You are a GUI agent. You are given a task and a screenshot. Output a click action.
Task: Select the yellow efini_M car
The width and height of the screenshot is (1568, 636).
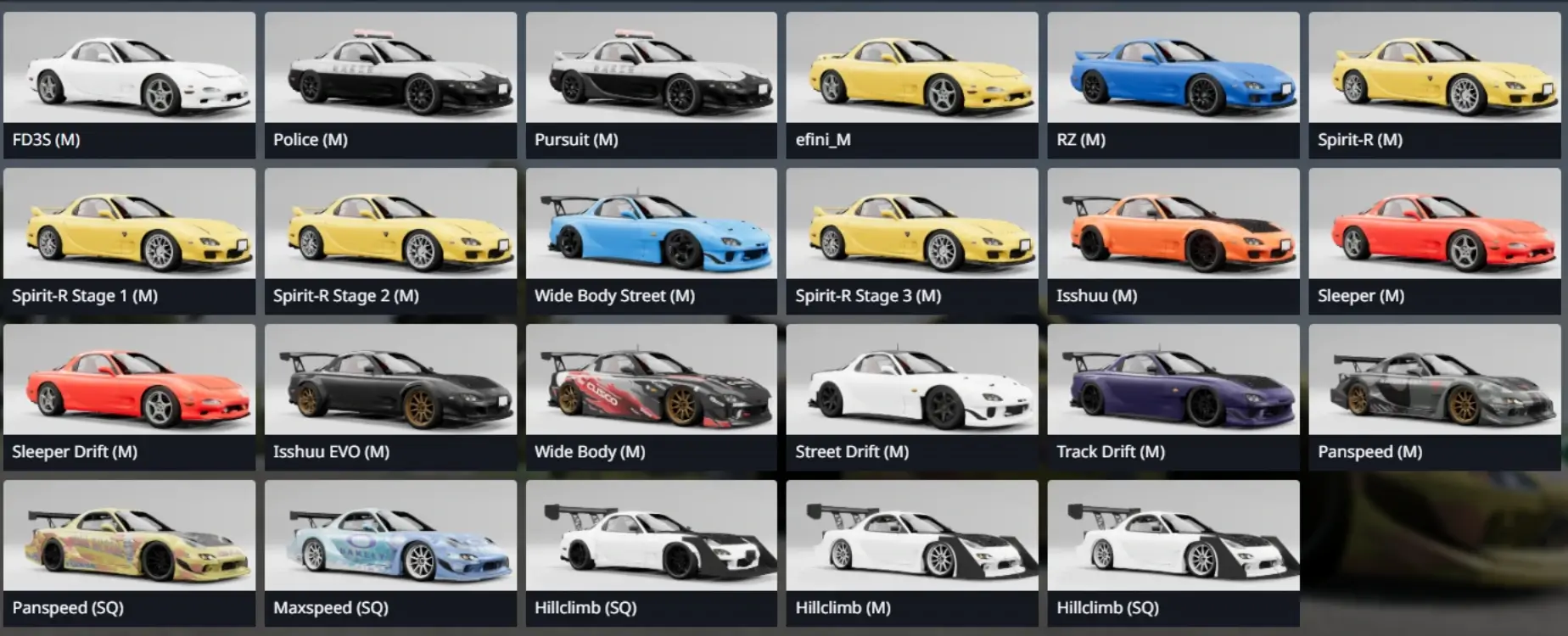[912, 85]
